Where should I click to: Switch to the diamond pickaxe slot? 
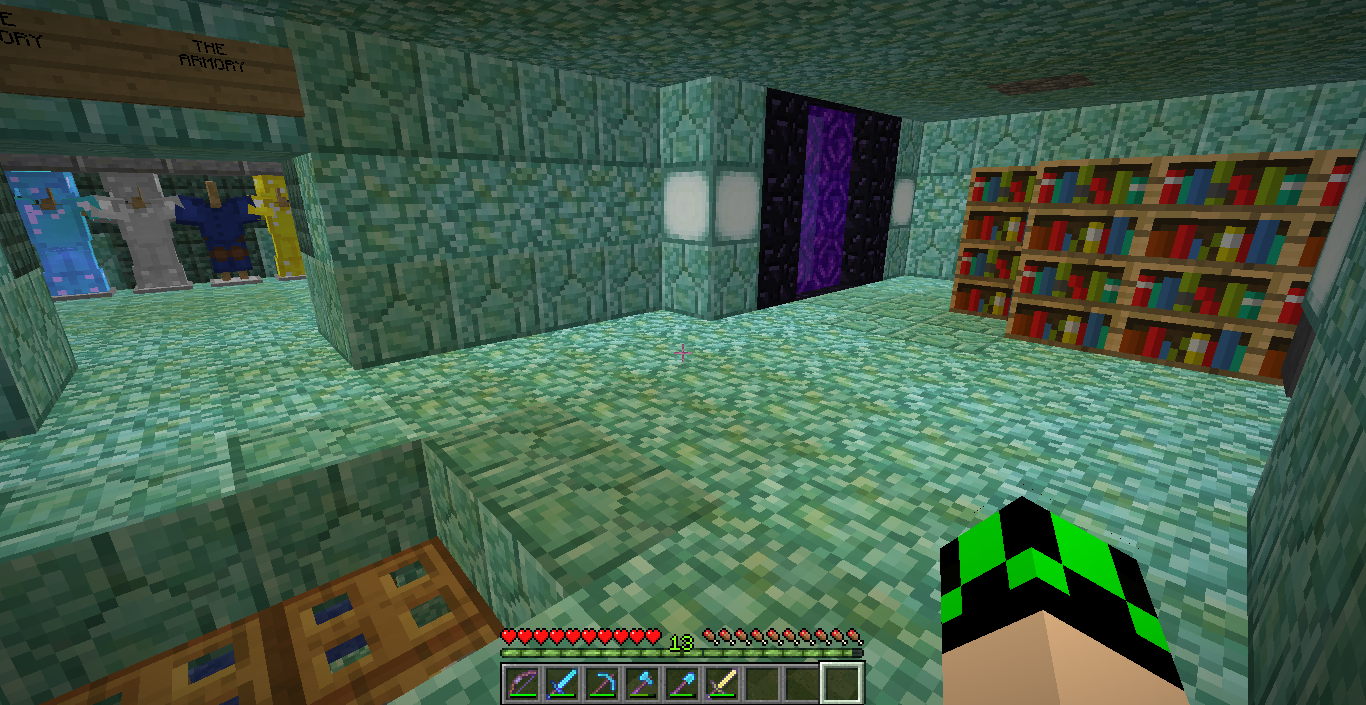tap(602, 683)
